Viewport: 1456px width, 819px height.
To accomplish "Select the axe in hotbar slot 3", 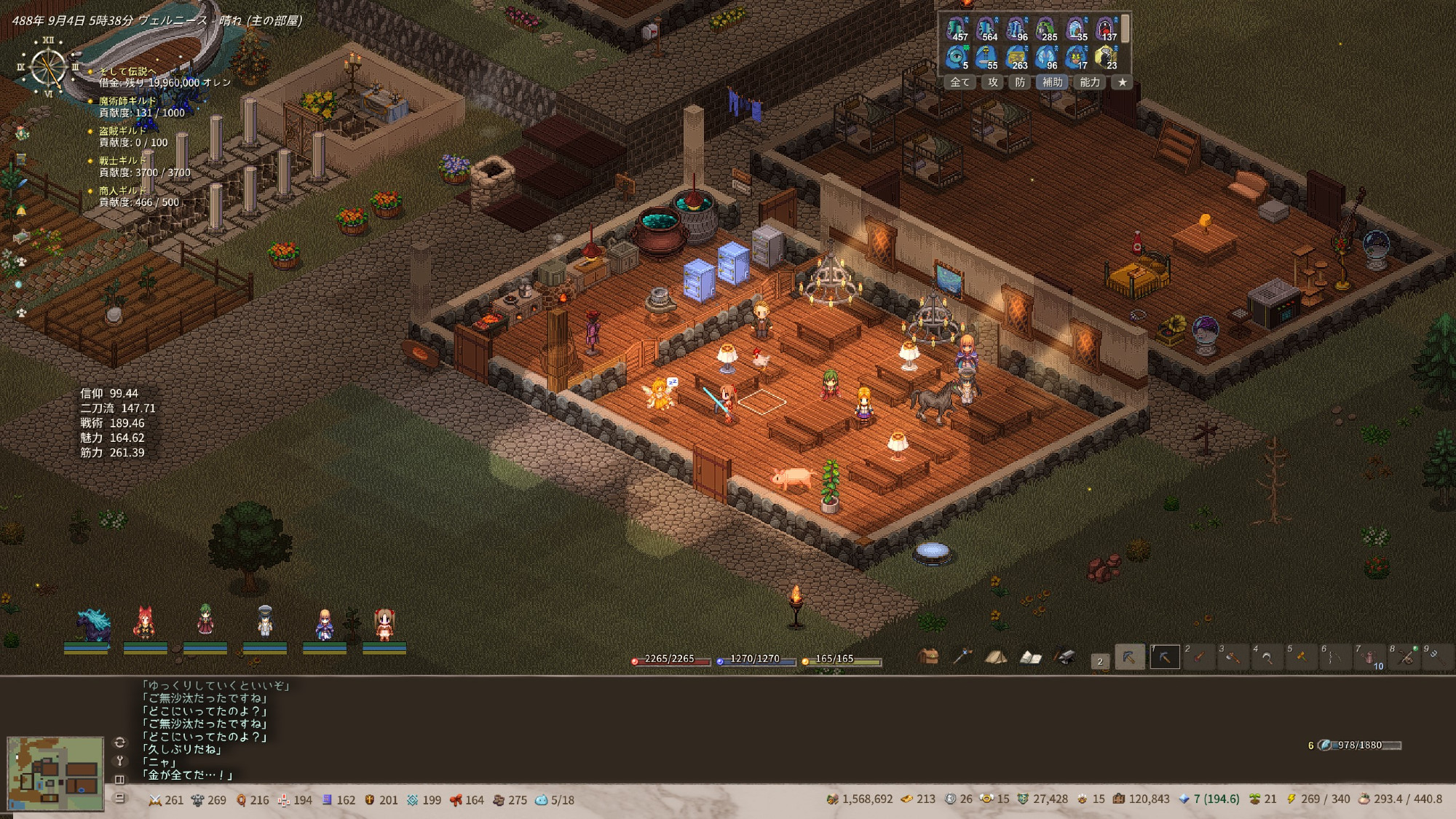I will click(1233, 657).
